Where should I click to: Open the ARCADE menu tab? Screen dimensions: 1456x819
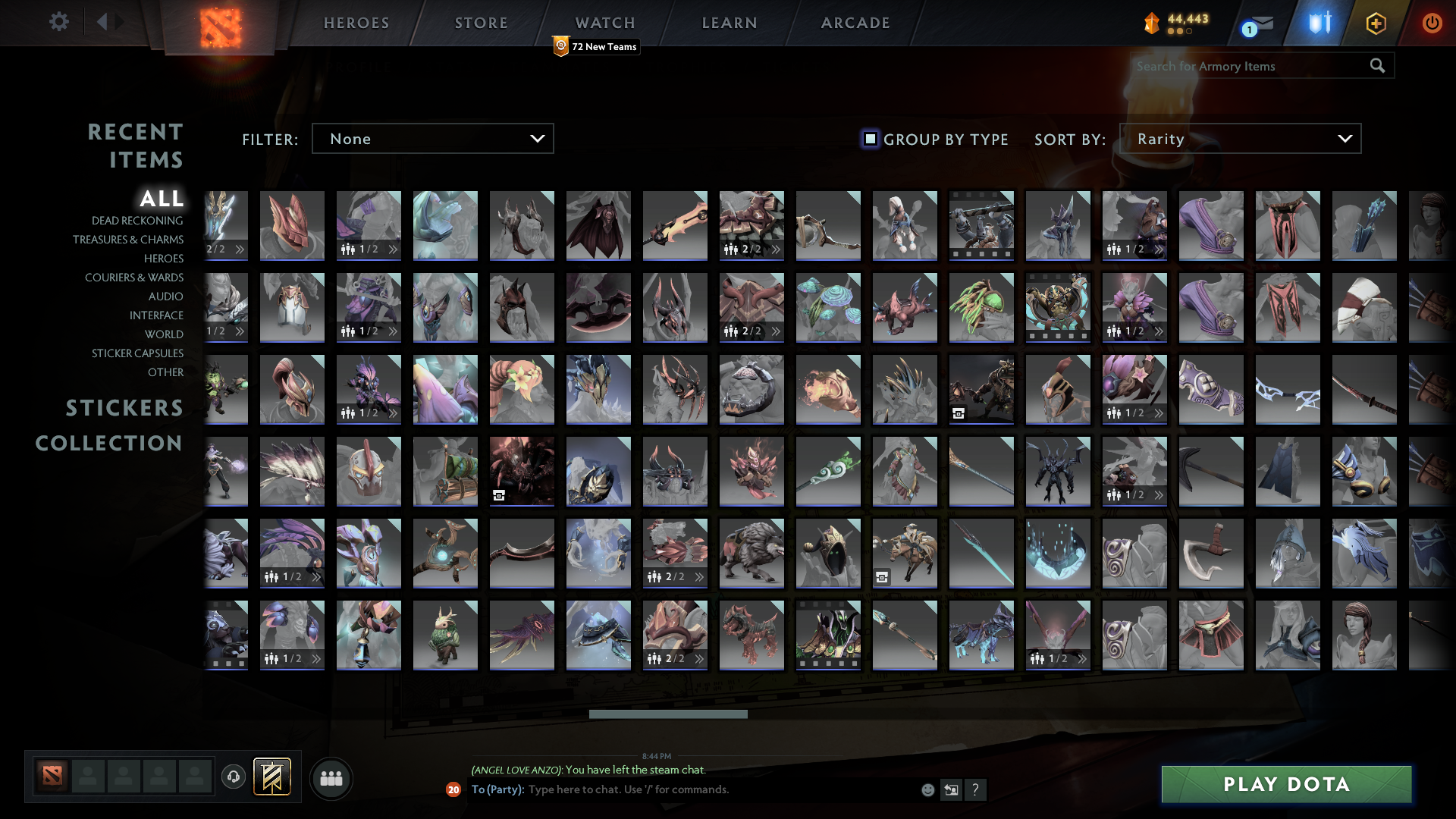855,23
